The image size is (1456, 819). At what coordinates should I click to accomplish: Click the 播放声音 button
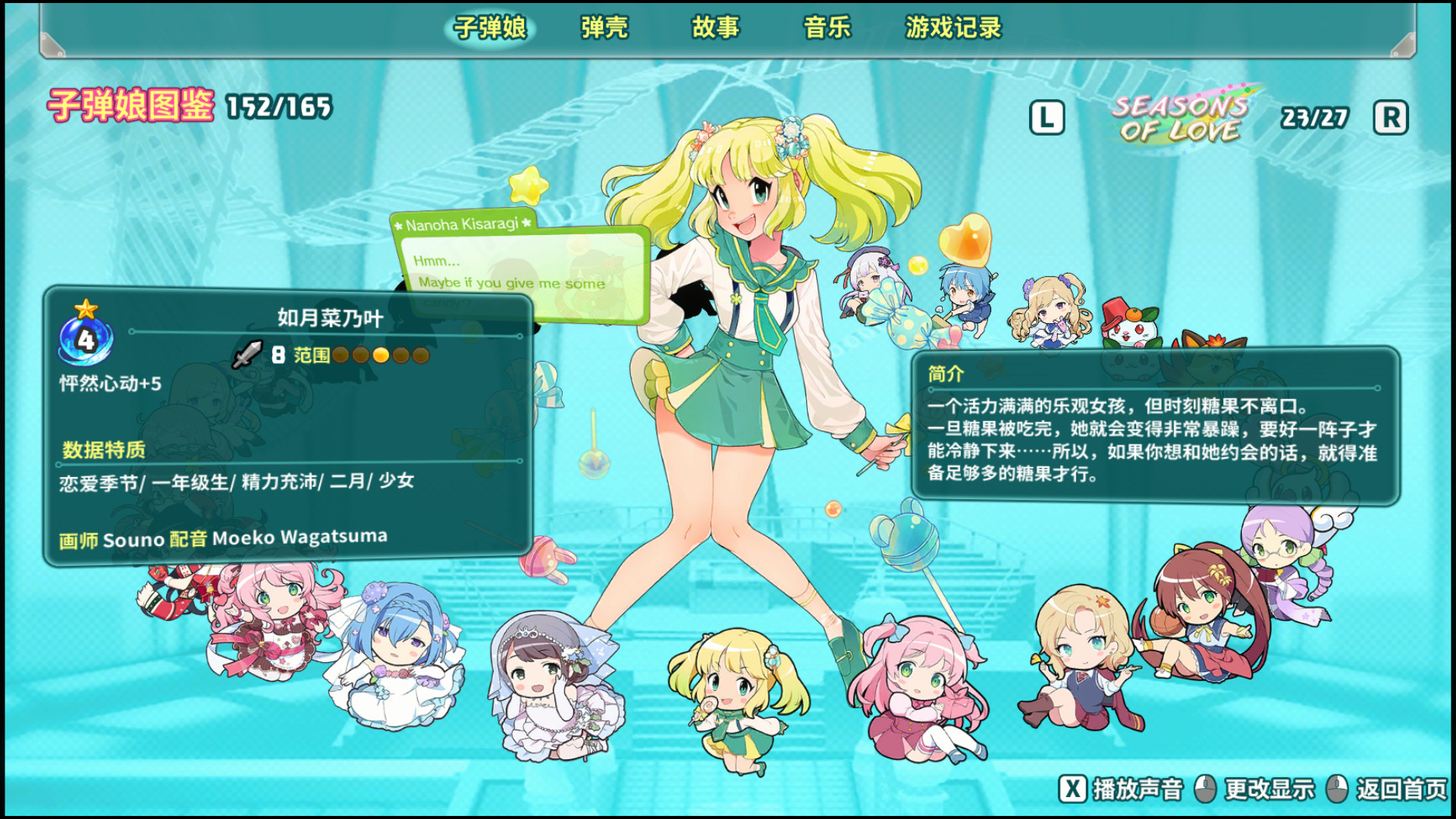tap(1115, 788)
